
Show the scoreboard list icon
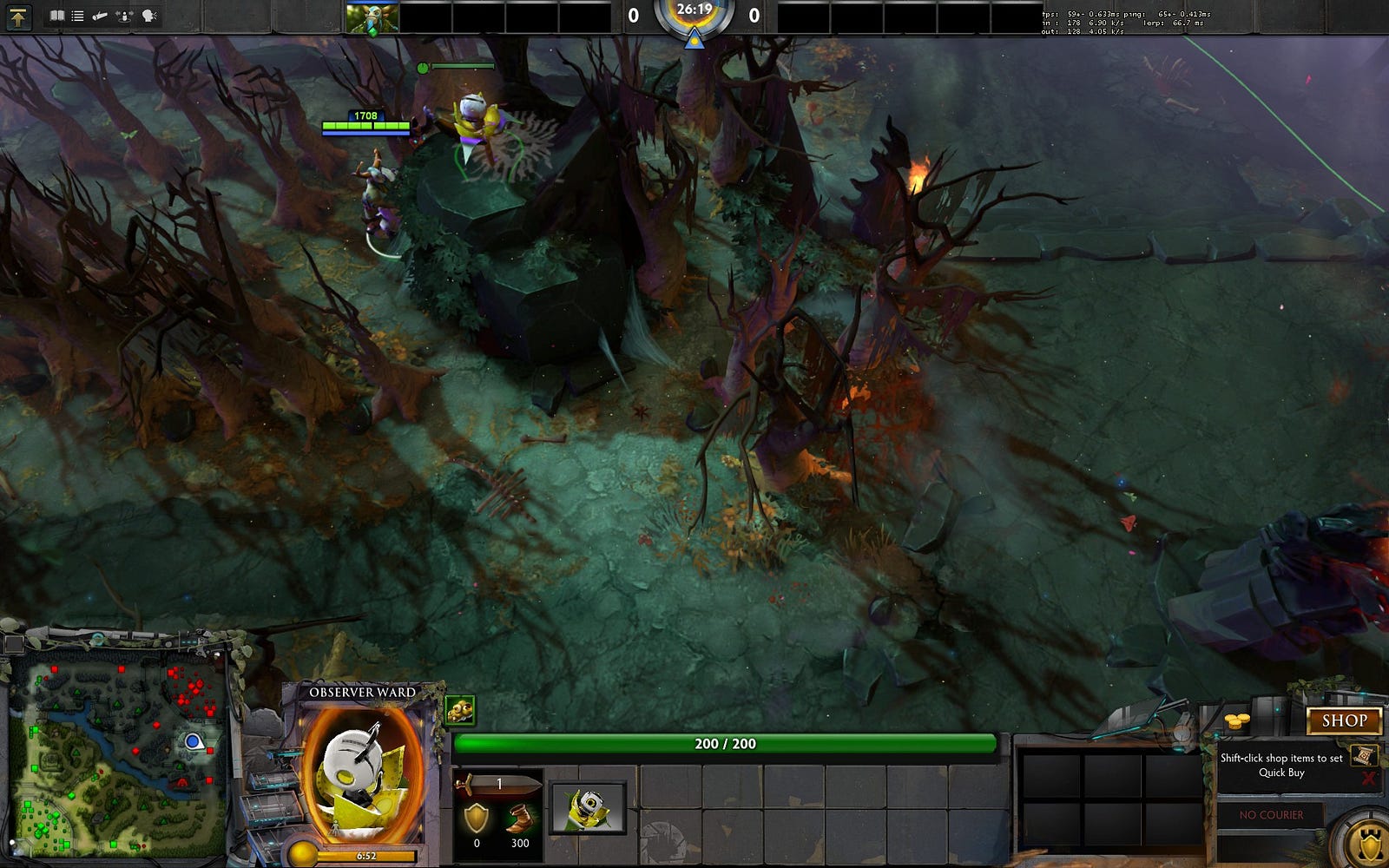(x=78, y=16)
